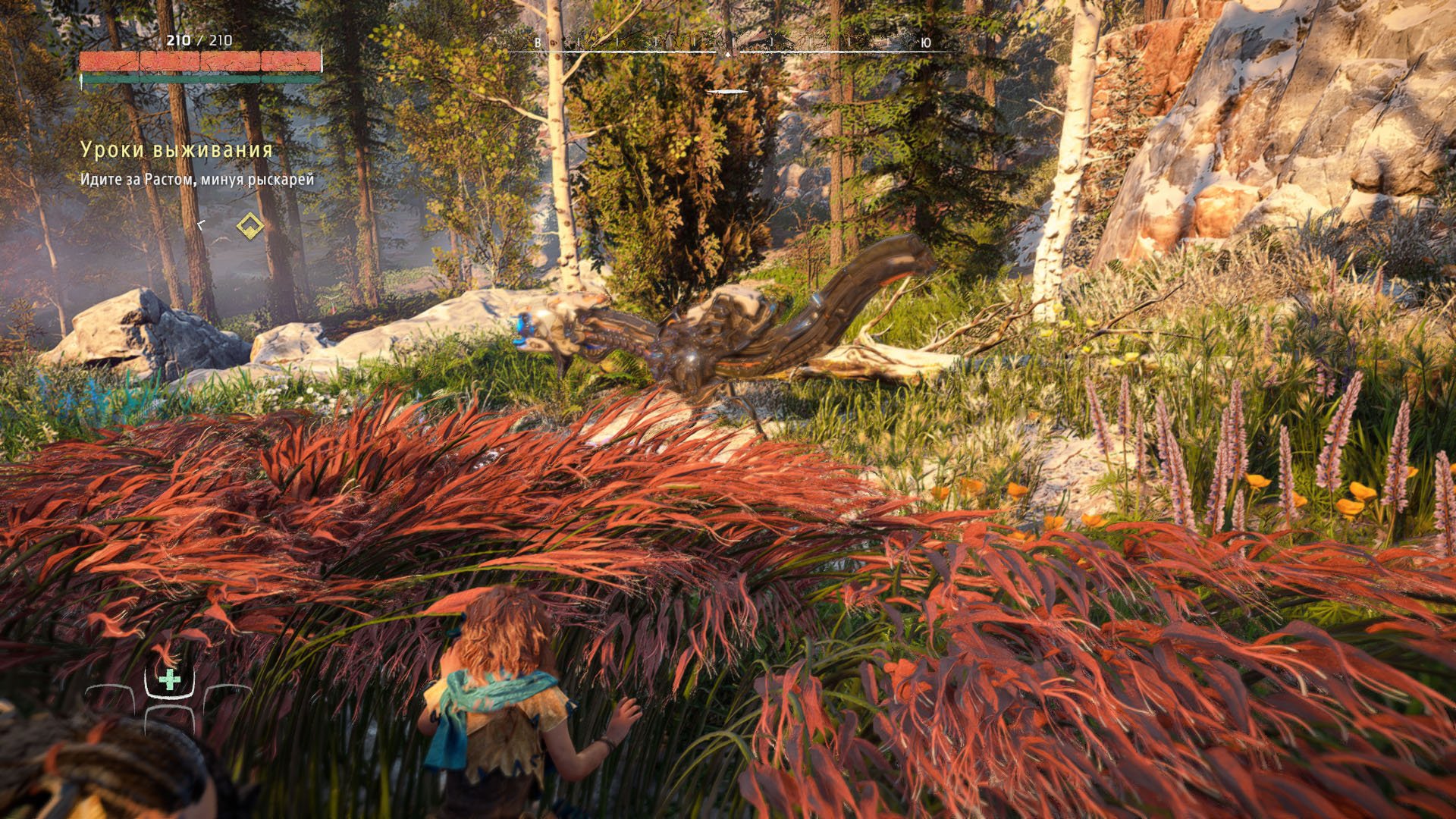
Task: Use the green plus healing slot
Action: tap(170, 679)
